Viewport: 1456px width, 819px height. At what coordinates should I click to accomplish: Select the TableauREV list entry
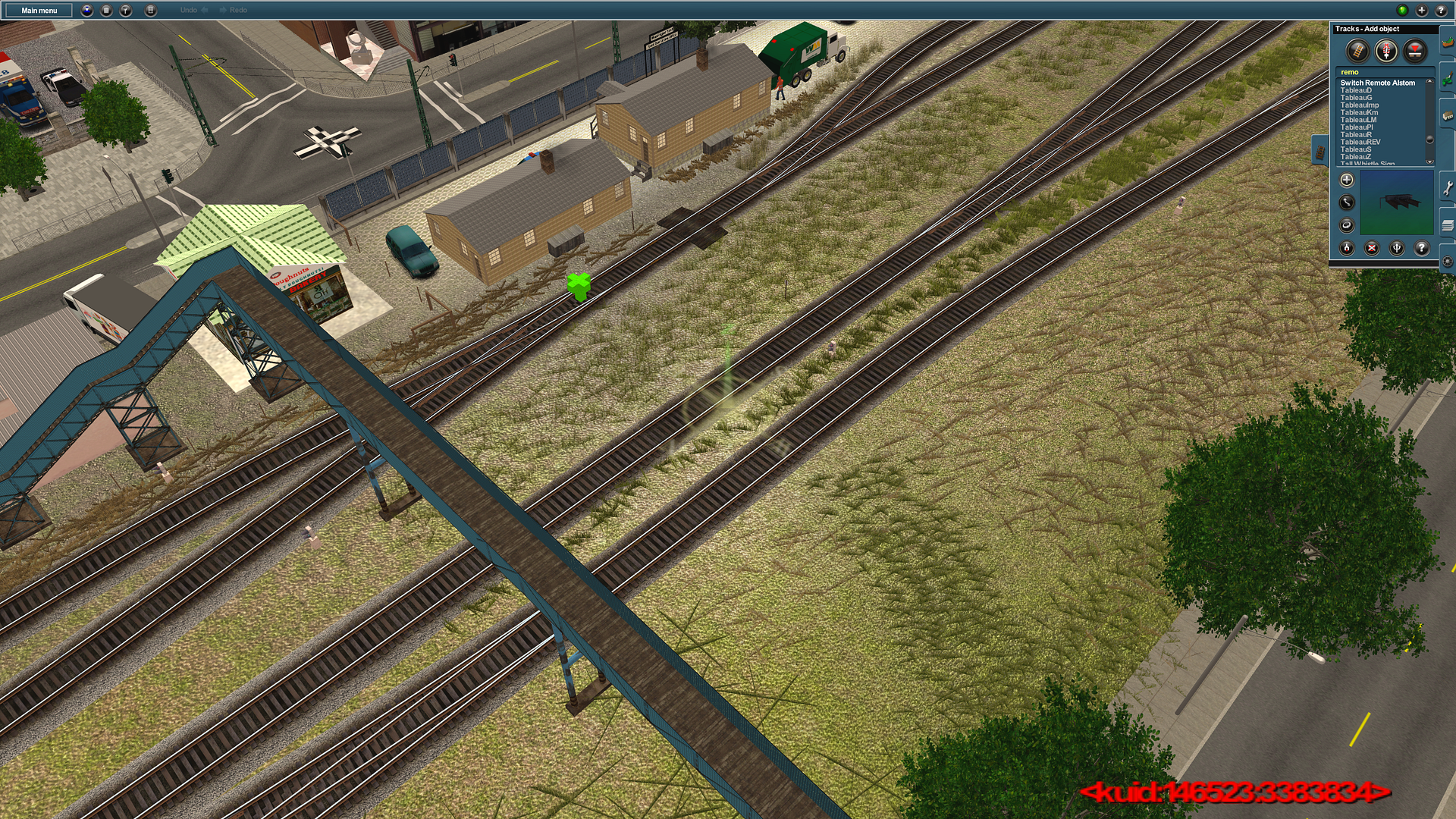1360,142
